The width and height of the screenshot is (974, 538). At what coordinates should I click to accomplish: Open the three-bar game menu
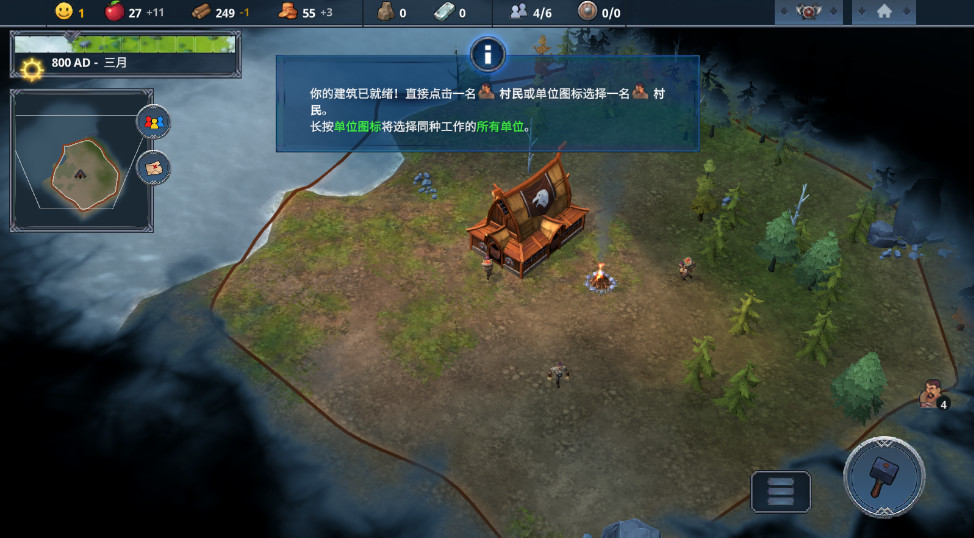780,492
